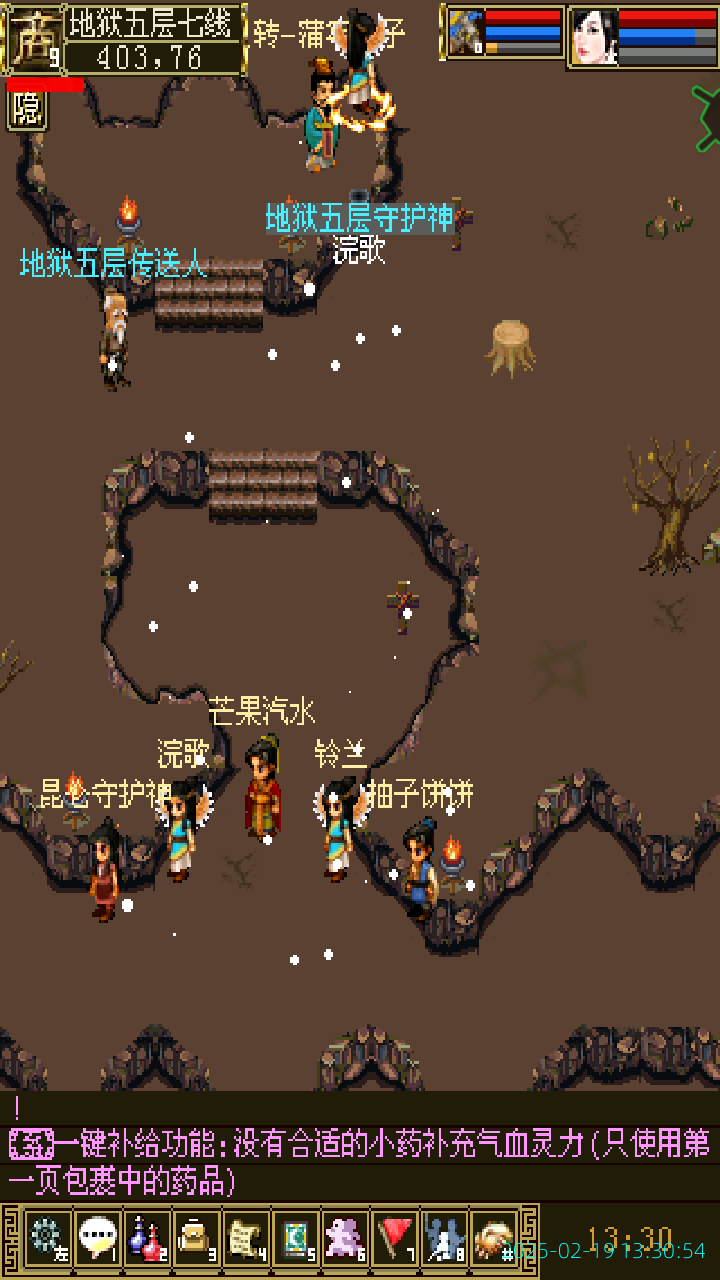Click the last toolbar icon marked #

pyautogui.click(x=494, y=1240)
